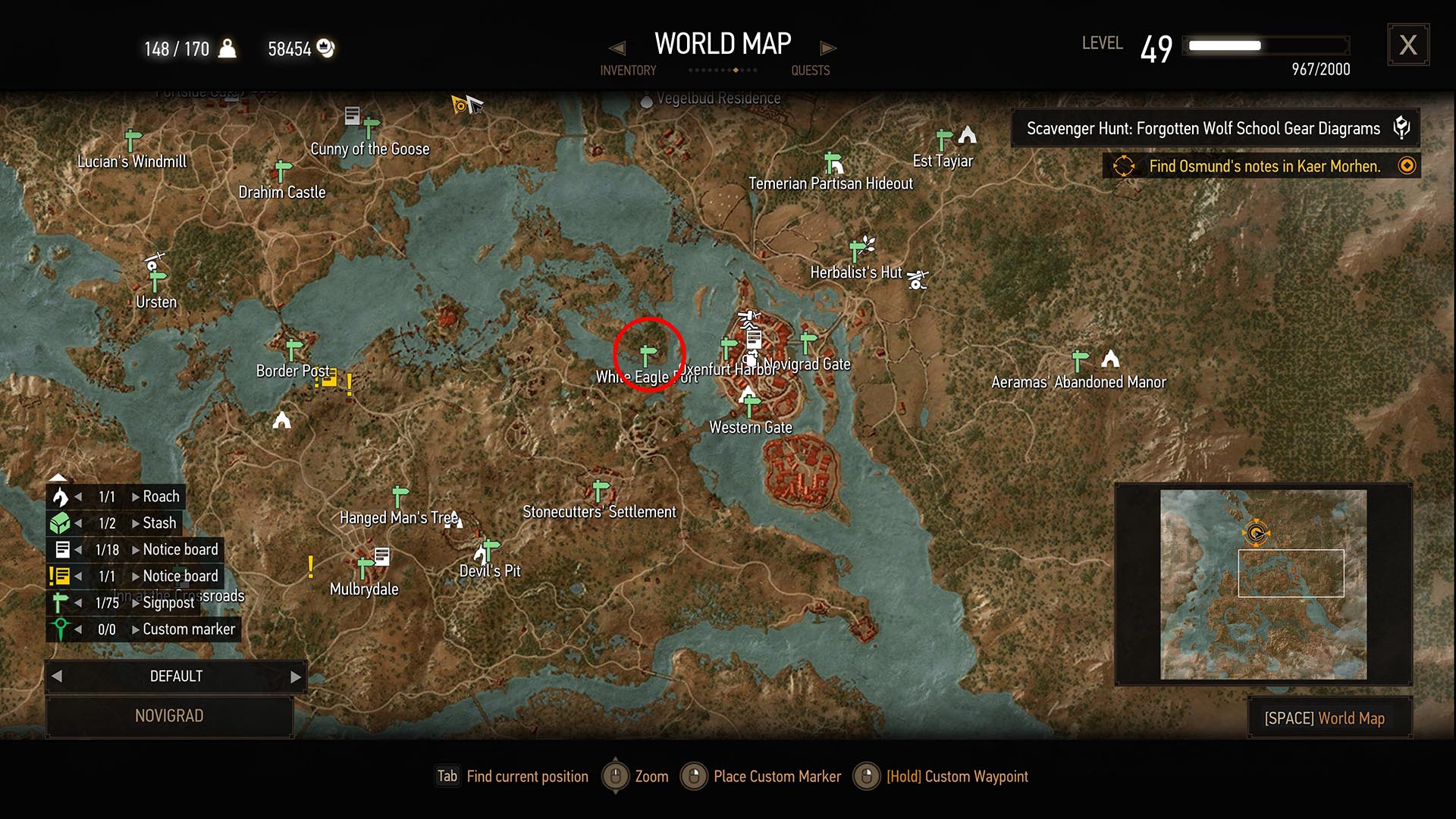Select the Roach filter in the legend
The image size is (1456, 819).
click(160, 497)
